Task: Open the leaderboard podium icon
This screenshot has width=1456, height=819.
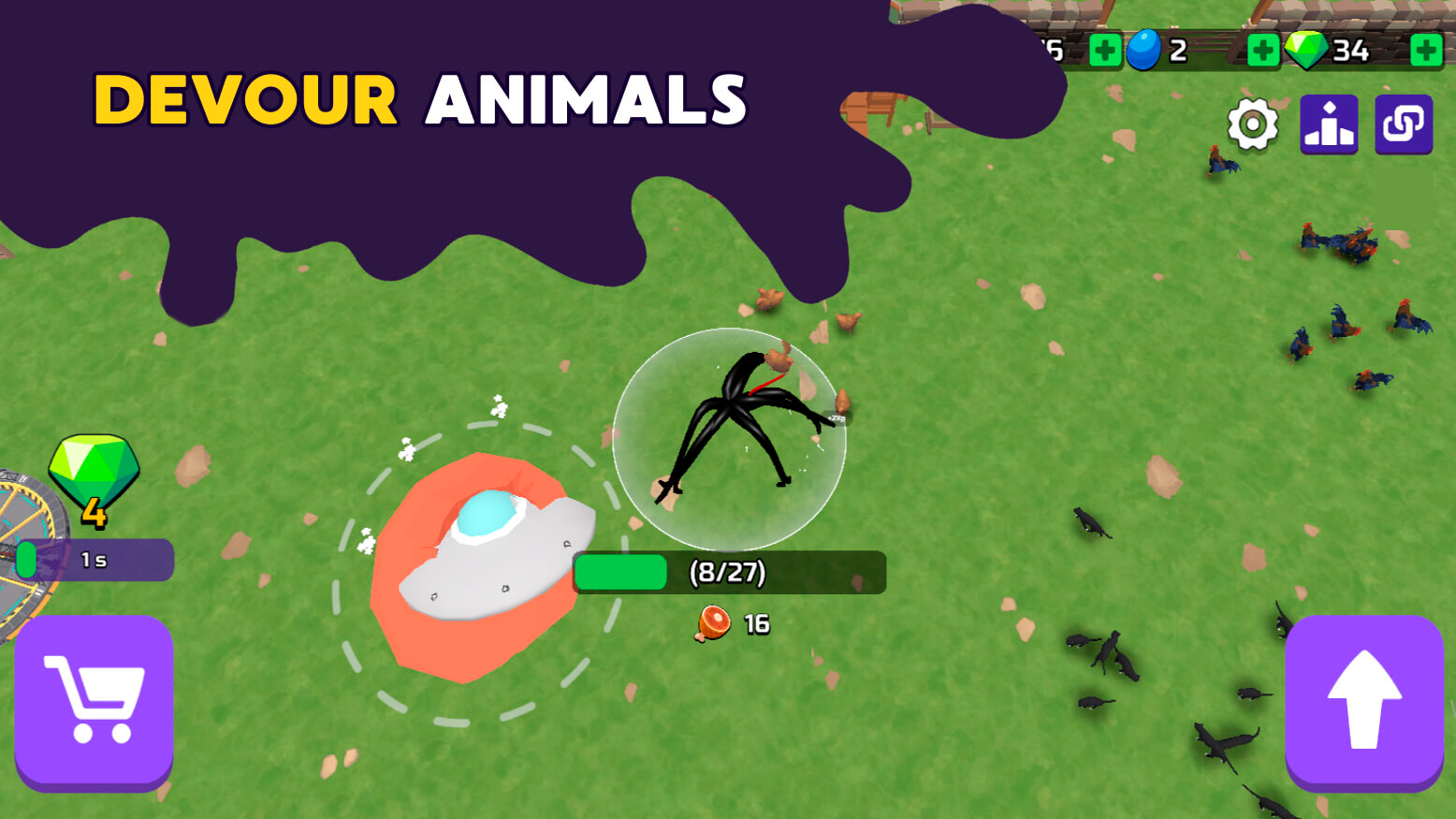Action: (1327, 123)
